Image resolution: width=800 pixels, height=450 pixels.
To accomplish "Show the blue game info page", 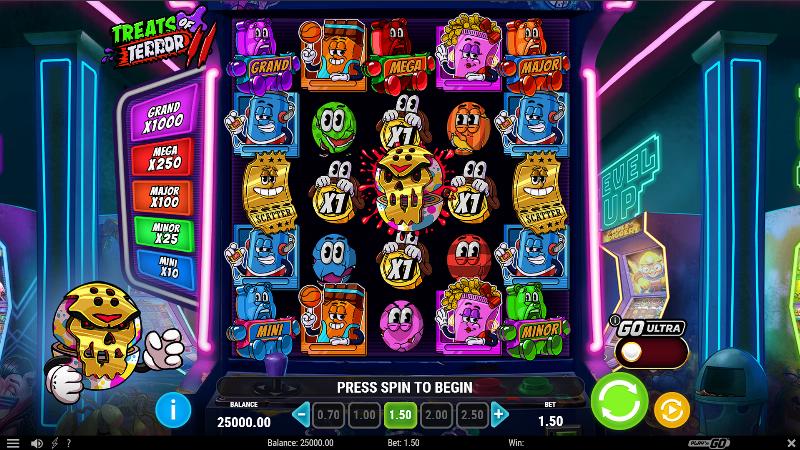I will tap(174, 408).
